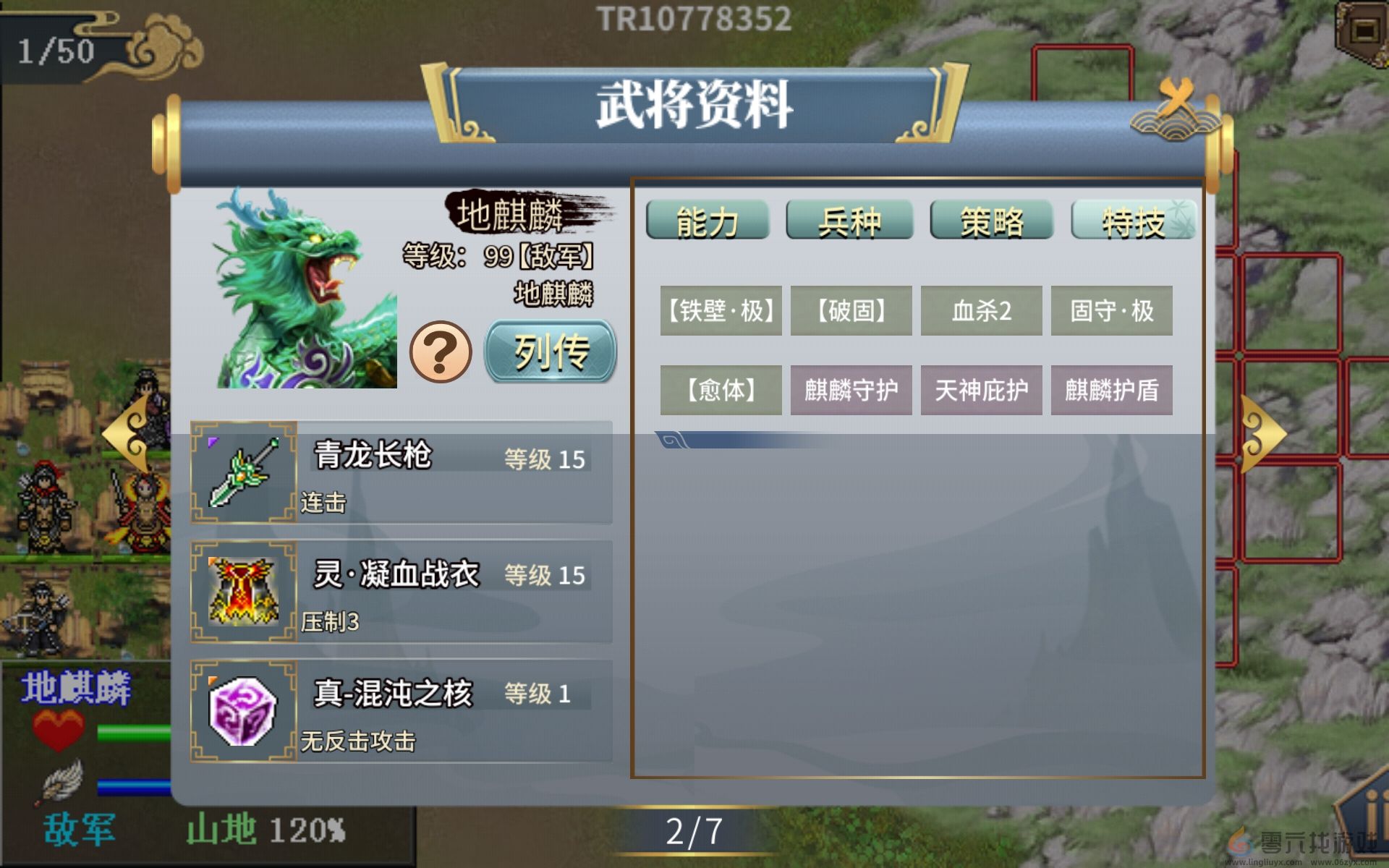
Task: Open the scroll/book icon at top right corner
Action: point(1363,25)
